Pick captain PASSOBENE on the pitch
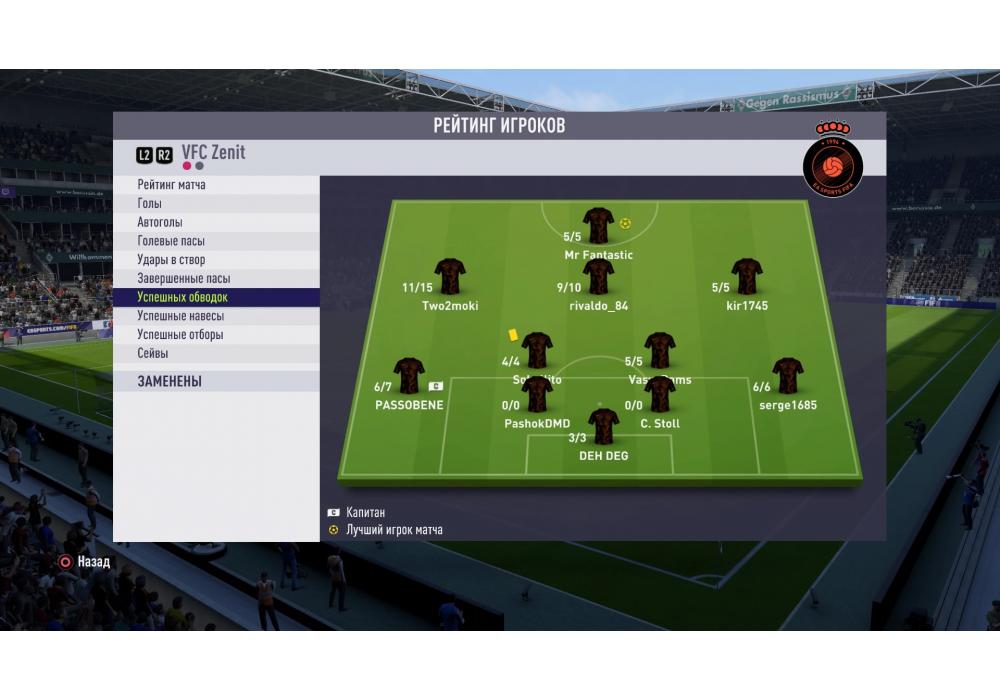 (x=409, y=376)
